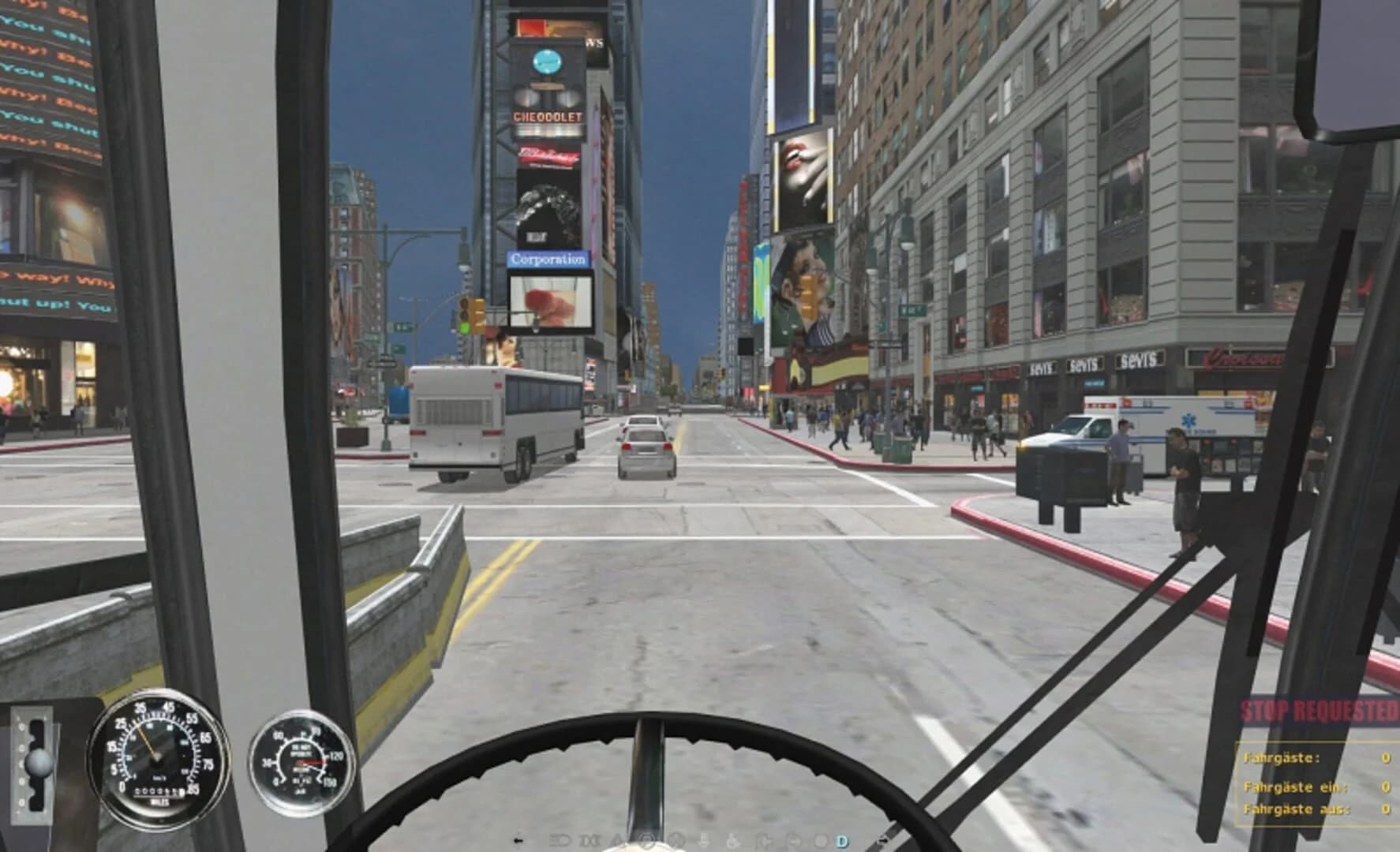
Task: Select the blue D gear indicator icon
Action: click(841, 840)
